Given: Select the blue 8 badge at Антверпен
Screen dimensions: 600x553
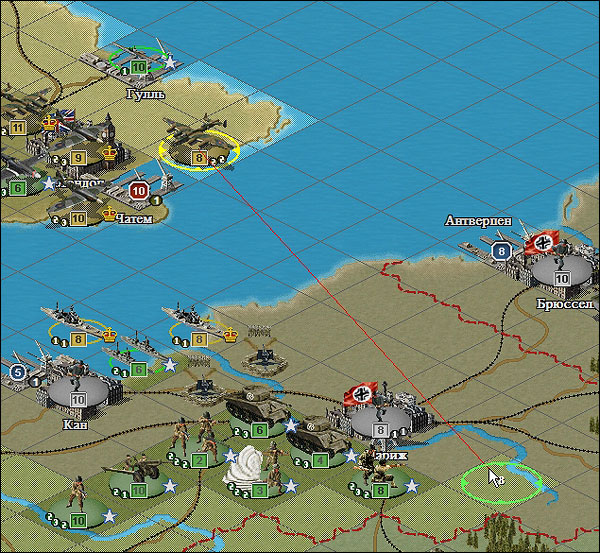Looking at the screenshot, I should tap(502, 250).
